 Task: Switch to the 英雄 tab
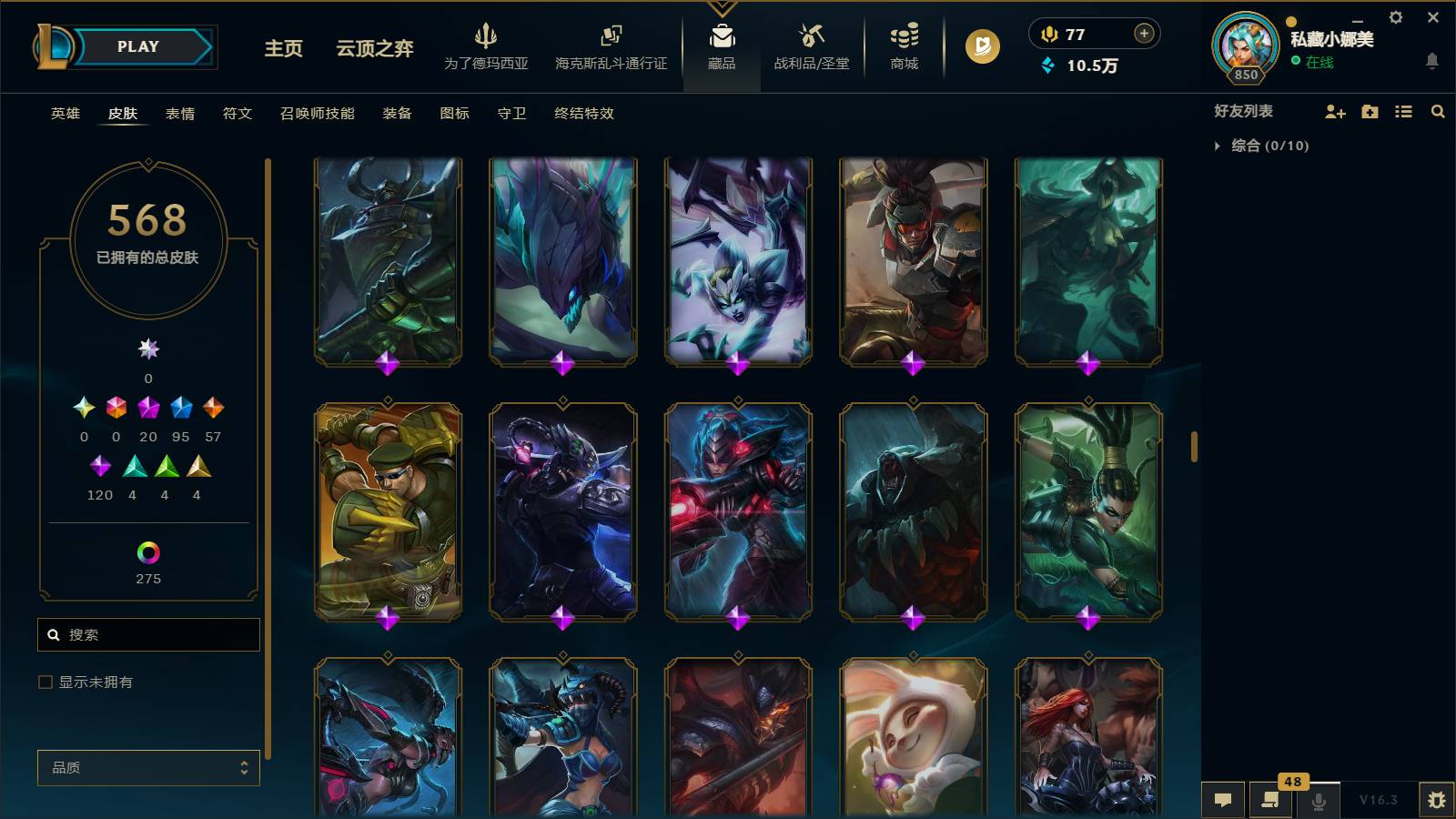click(x=64, y=114)
